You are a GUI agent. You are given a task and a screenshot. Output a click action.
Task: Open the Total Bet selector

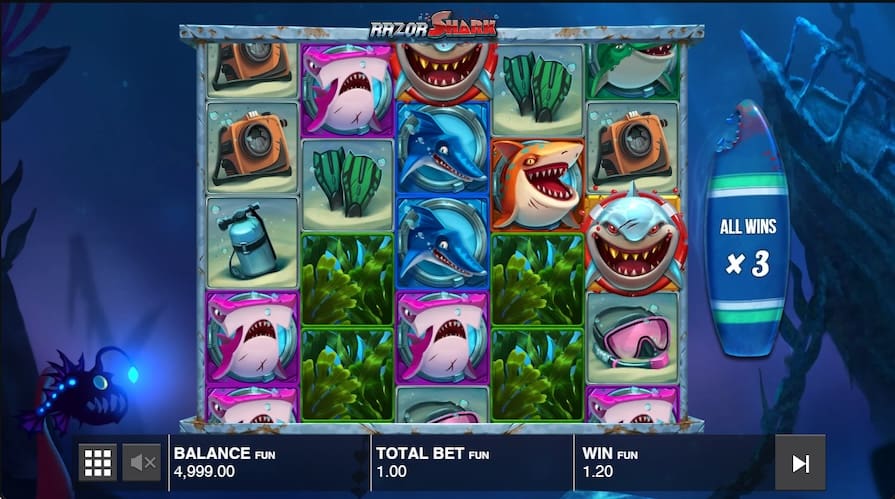(x=470, y=462)
